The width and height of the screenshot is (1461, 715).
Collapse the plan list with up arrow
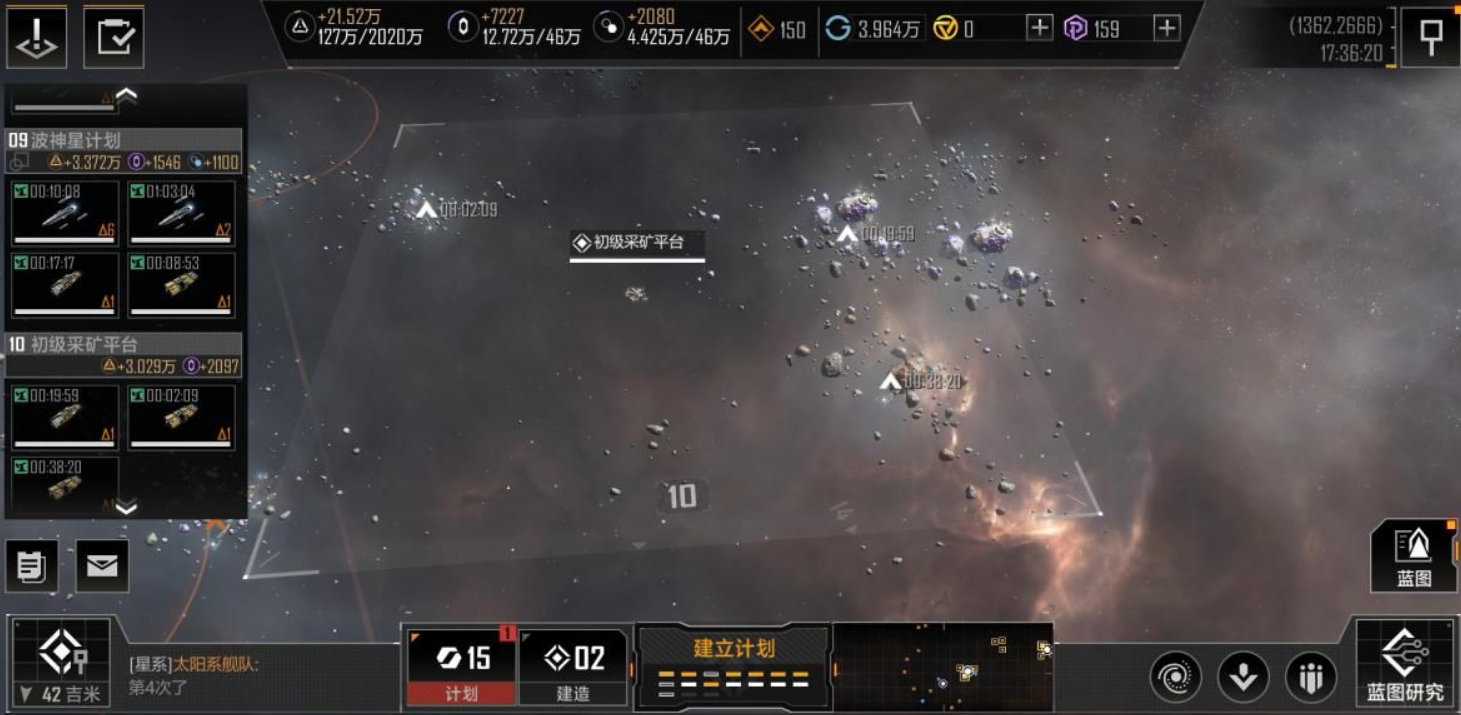(x=126, y=96)
